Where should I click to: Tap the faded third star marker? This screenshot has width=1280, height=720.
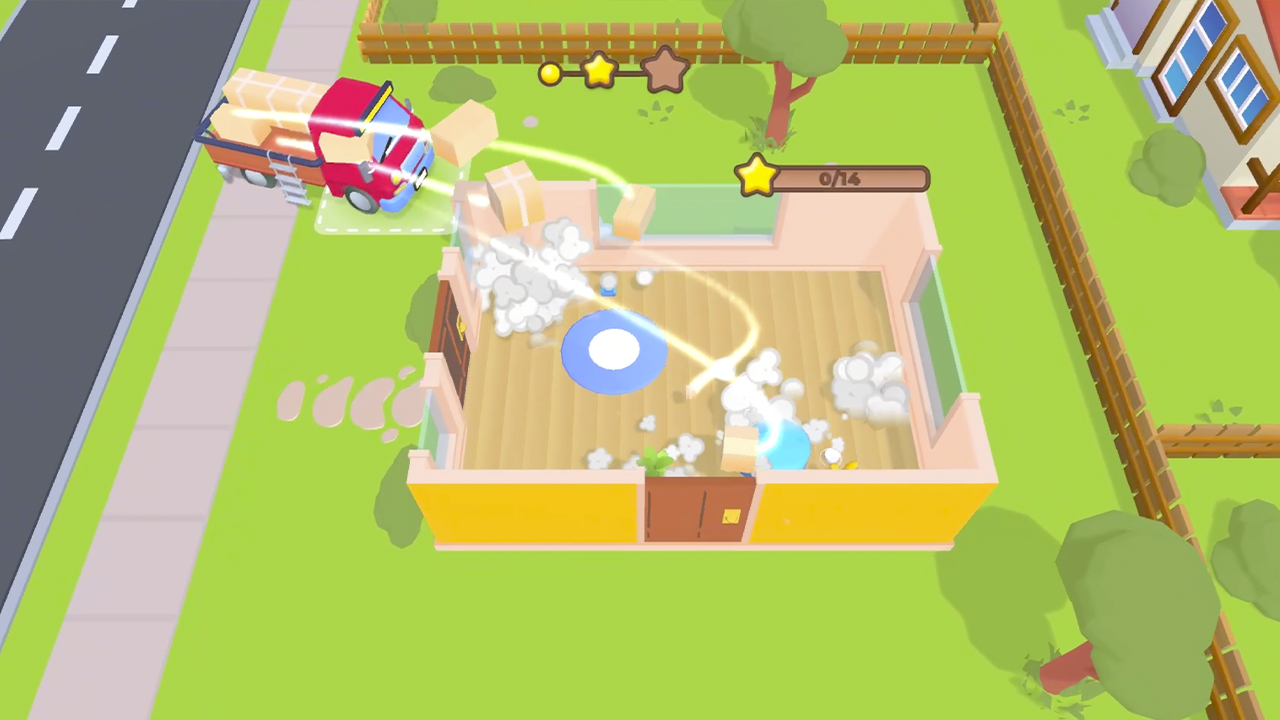coord(665,70)
